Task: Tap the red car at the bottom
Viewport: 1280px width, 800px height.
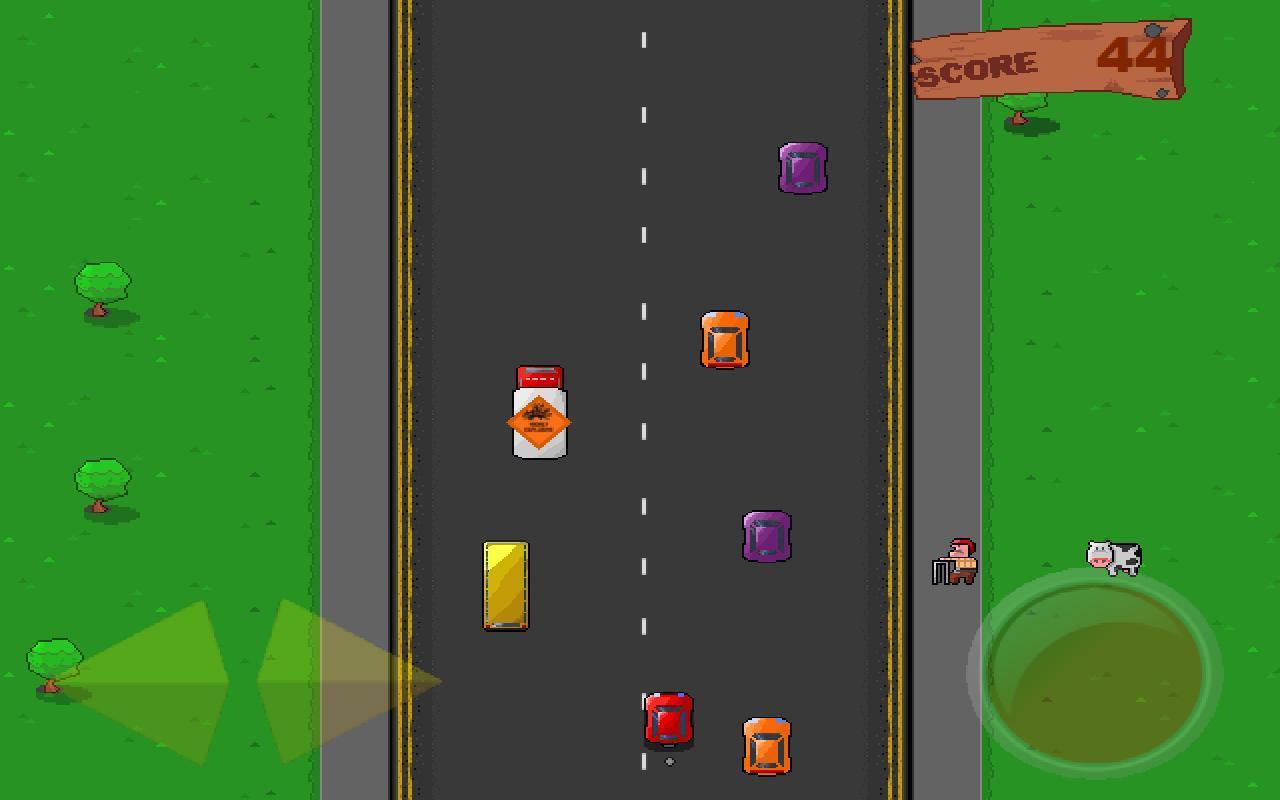Action: point(666,720)
